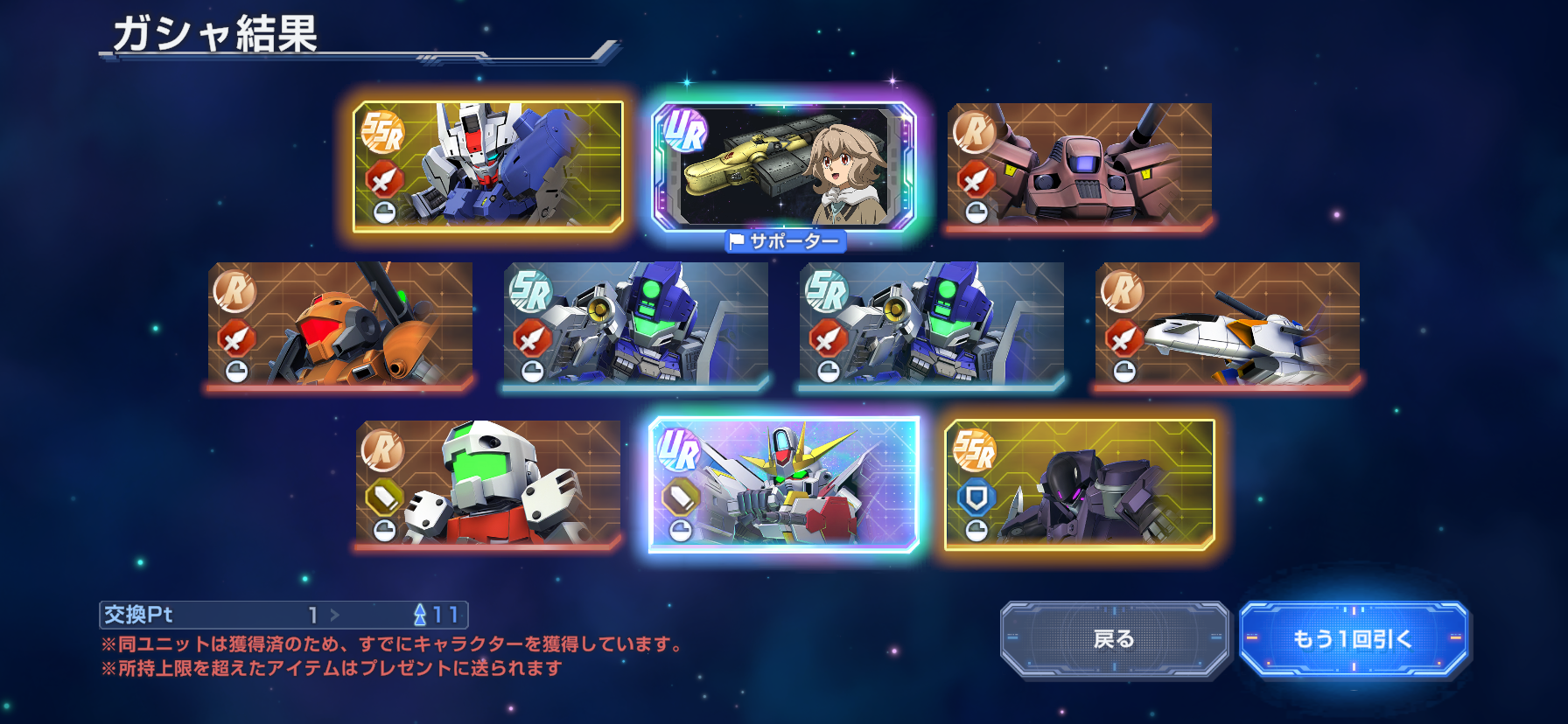Image resolution: width=1568 pixels, height=724 pixels.
Task: Choose the SSR dark purple mobile suit card
Action: tap(1080, 484)
